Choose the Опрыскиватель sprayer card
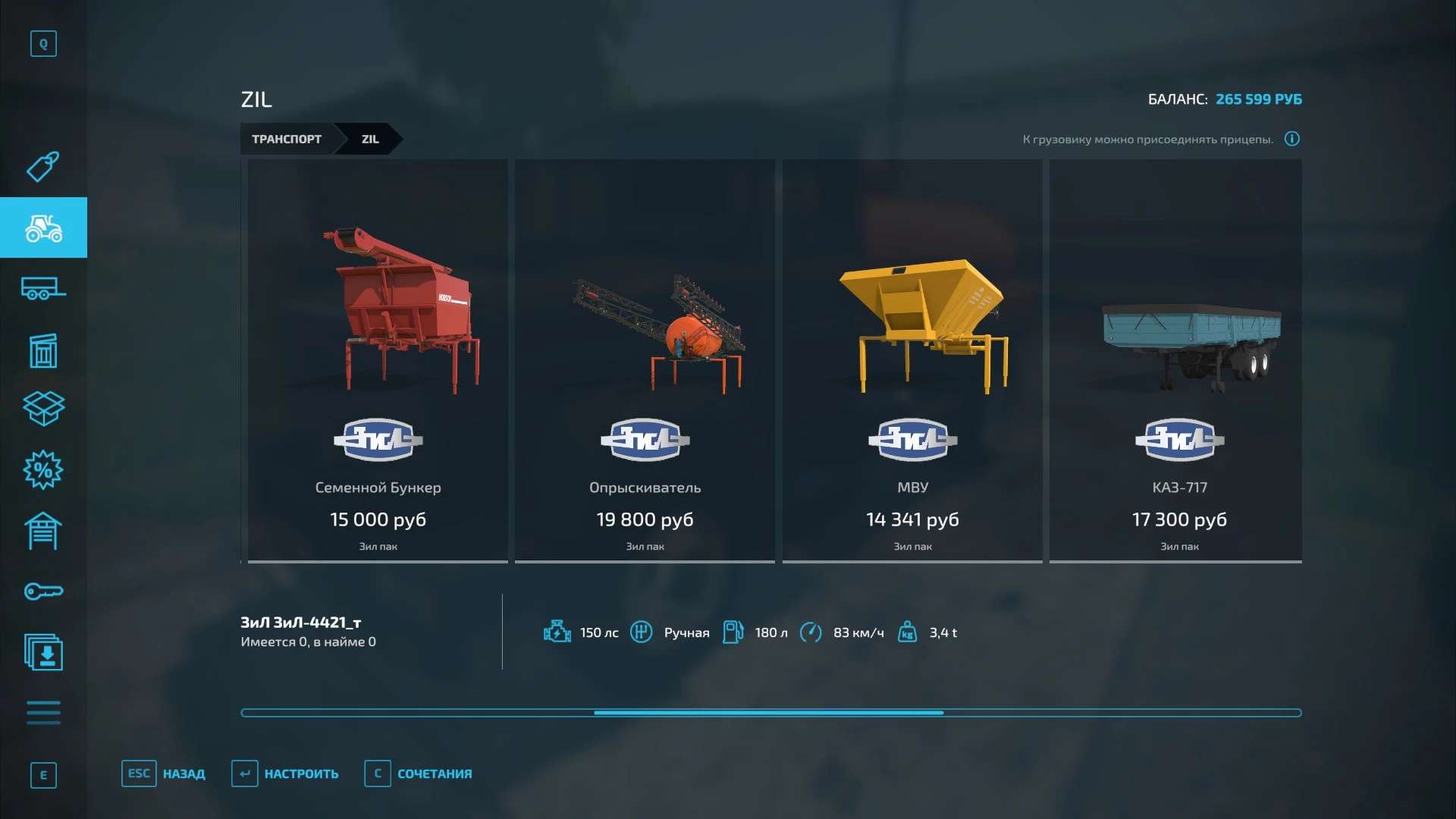The height and width of the screenshot is (819, 1456). click(645, 360)
